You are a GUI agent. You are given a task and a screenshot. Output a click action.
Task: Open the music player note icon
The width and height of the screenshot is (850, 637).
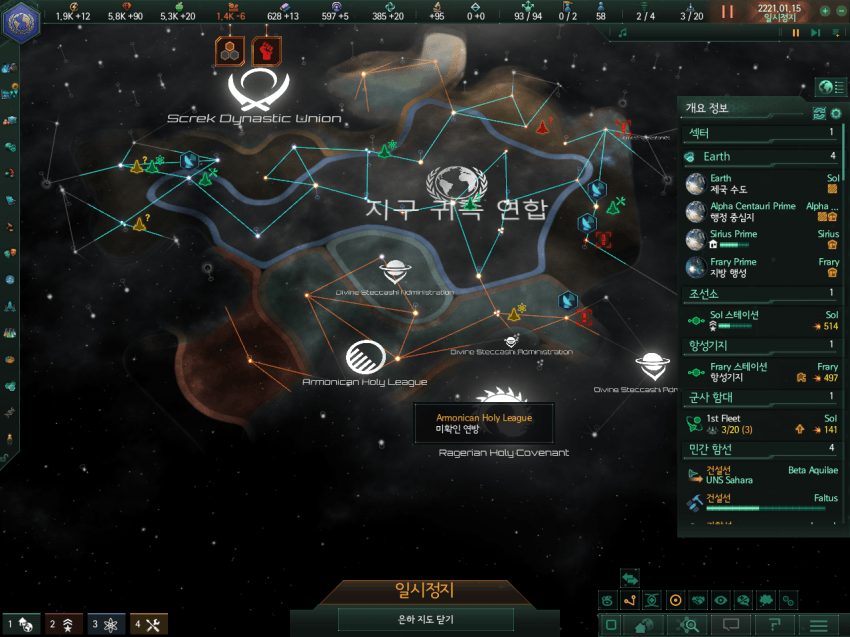pyautogui.click(x=622, y=33)
